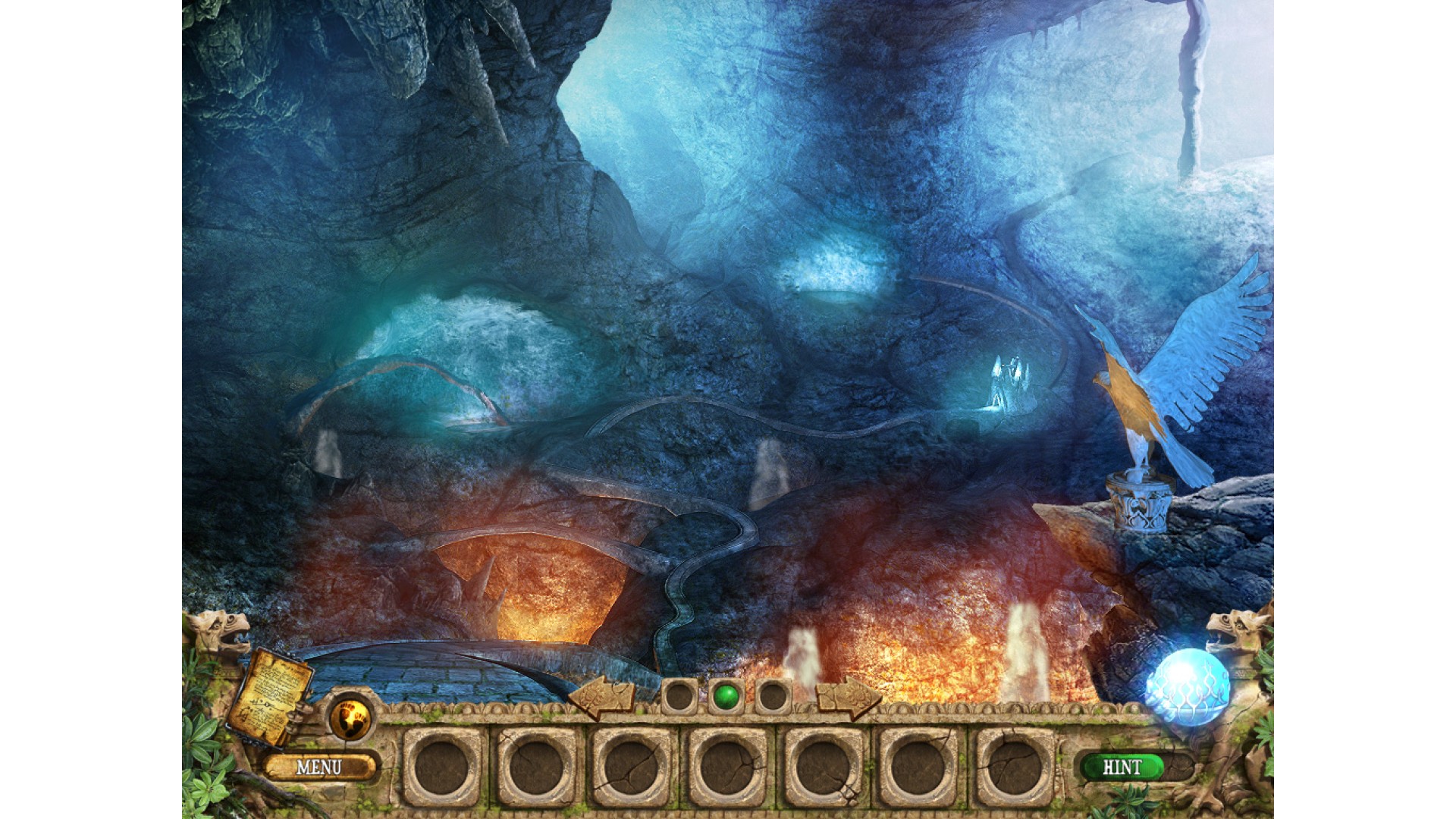Open the parchment journal
This screenshot has width=1456, height=819.
tap(271, 696)
